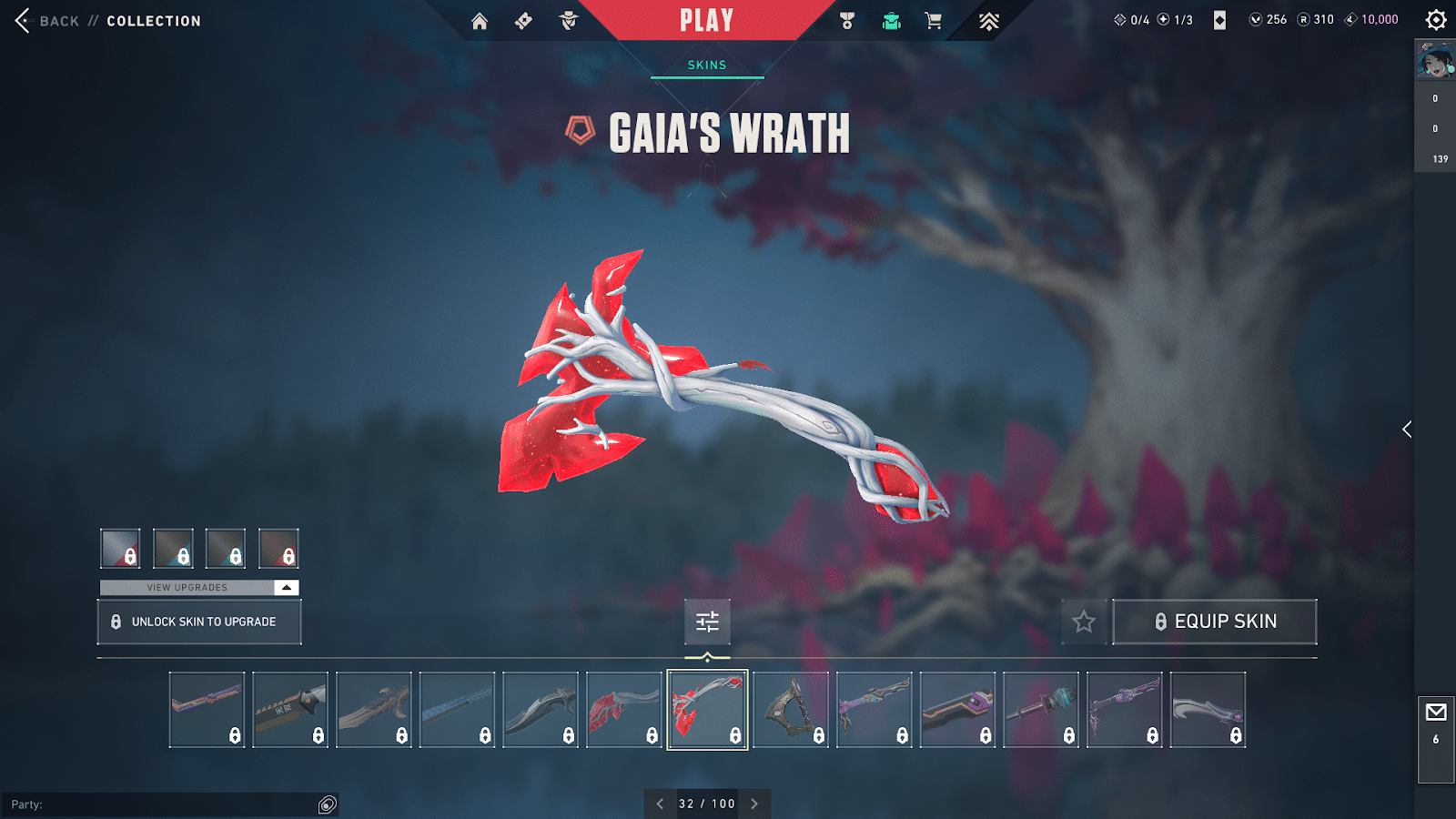
Task: Click the red PLAY button
Action: click(706, 20)
